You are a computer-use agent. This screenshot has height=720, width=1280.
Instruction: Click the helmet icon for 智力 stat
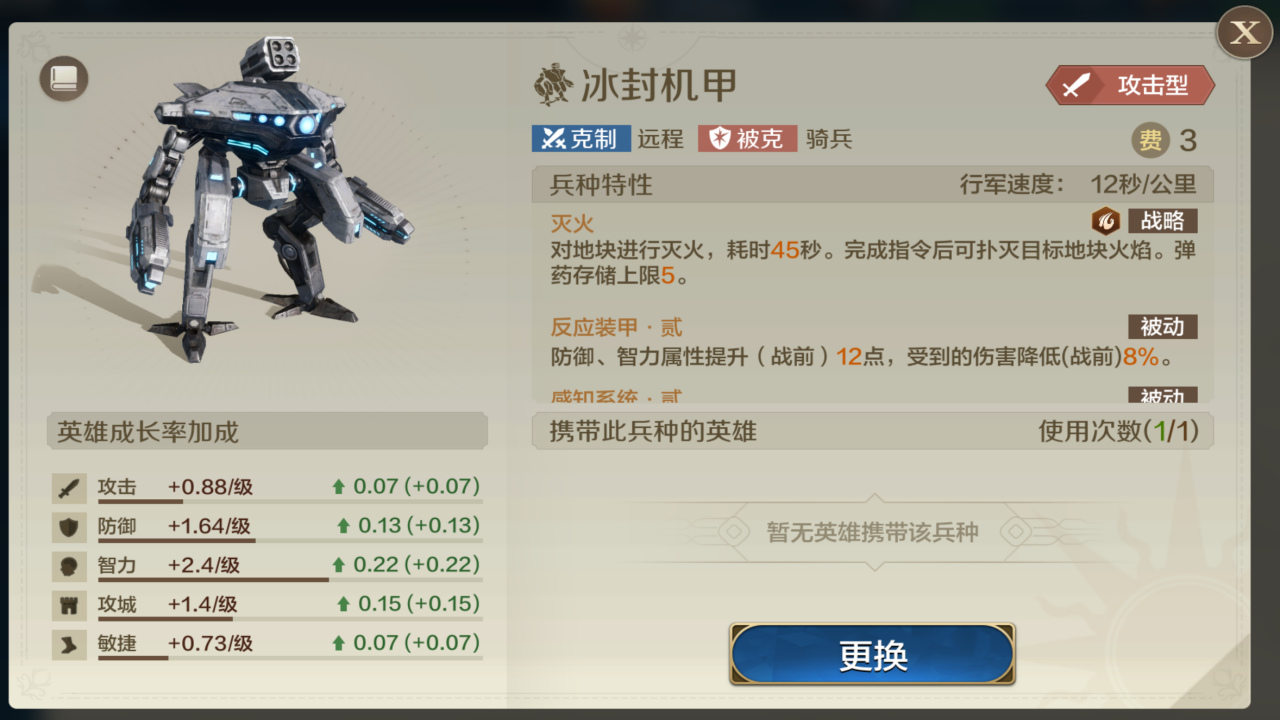coord(68,566)
